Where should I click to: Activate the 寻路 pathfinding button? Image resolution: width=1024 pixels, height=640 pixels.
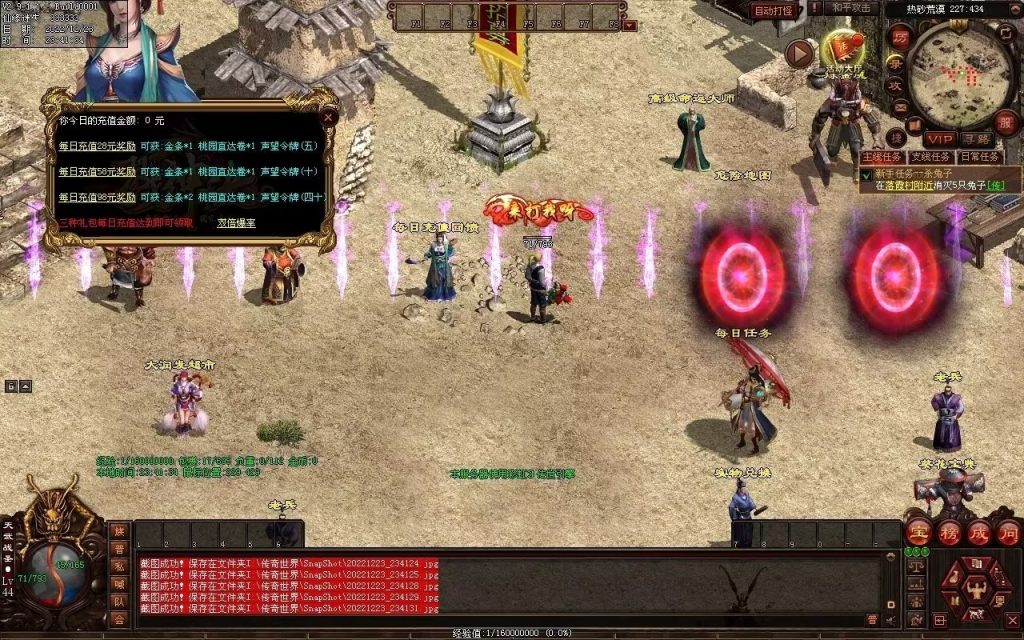coord(977,138)
